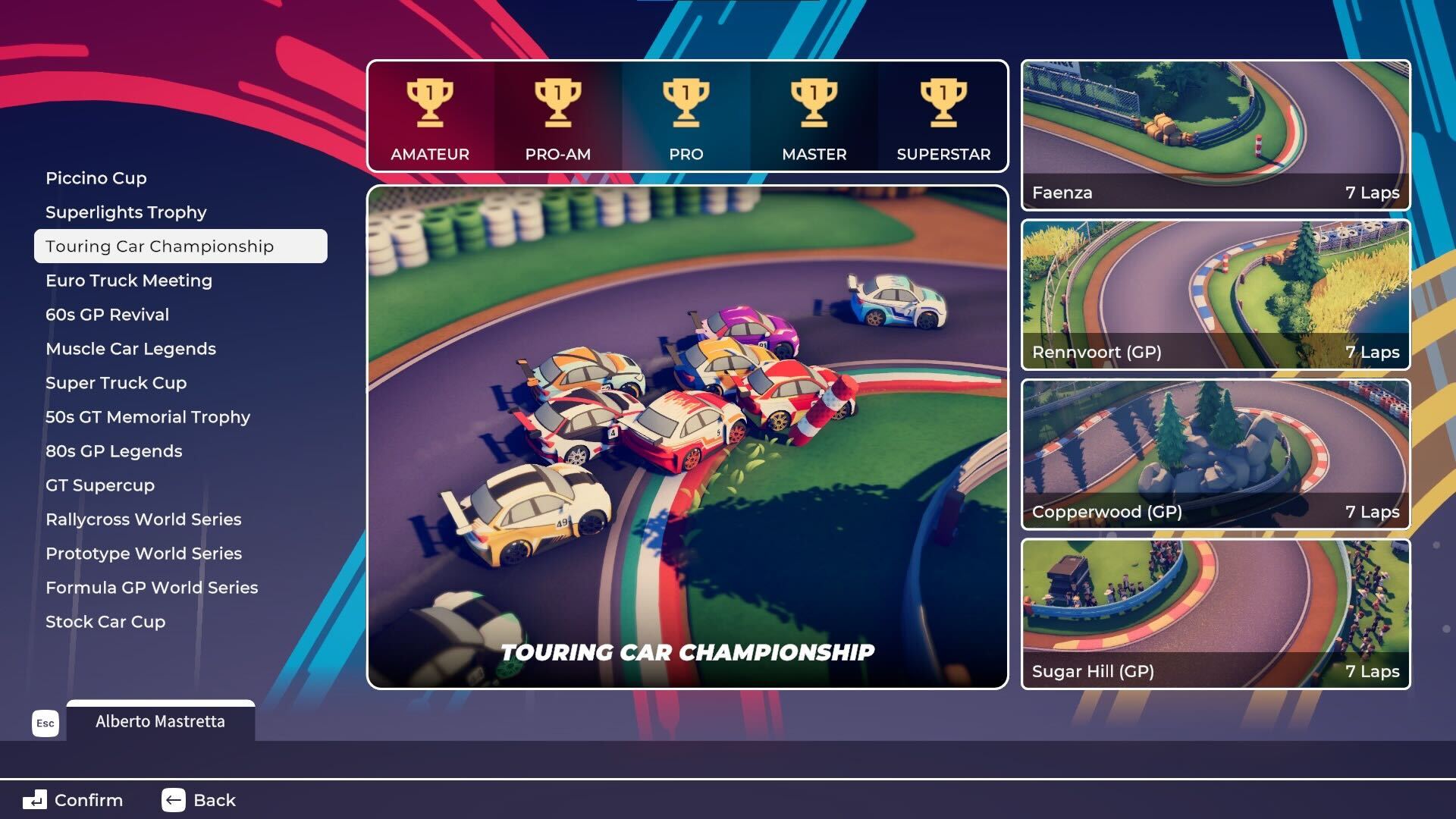
Task: Choose the Amateur difficulty trophy
Action: point(430,118)
